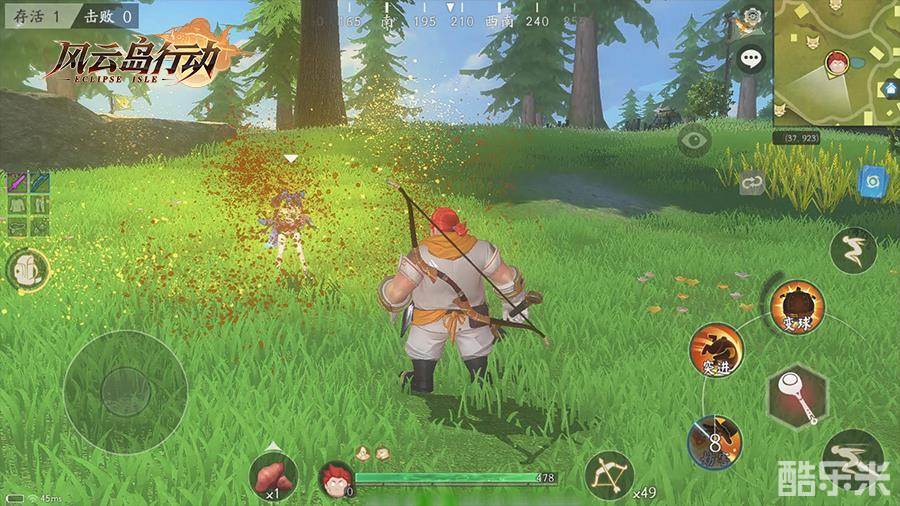
Task: Open the chat speech bubble
Action: coord(751,58)
